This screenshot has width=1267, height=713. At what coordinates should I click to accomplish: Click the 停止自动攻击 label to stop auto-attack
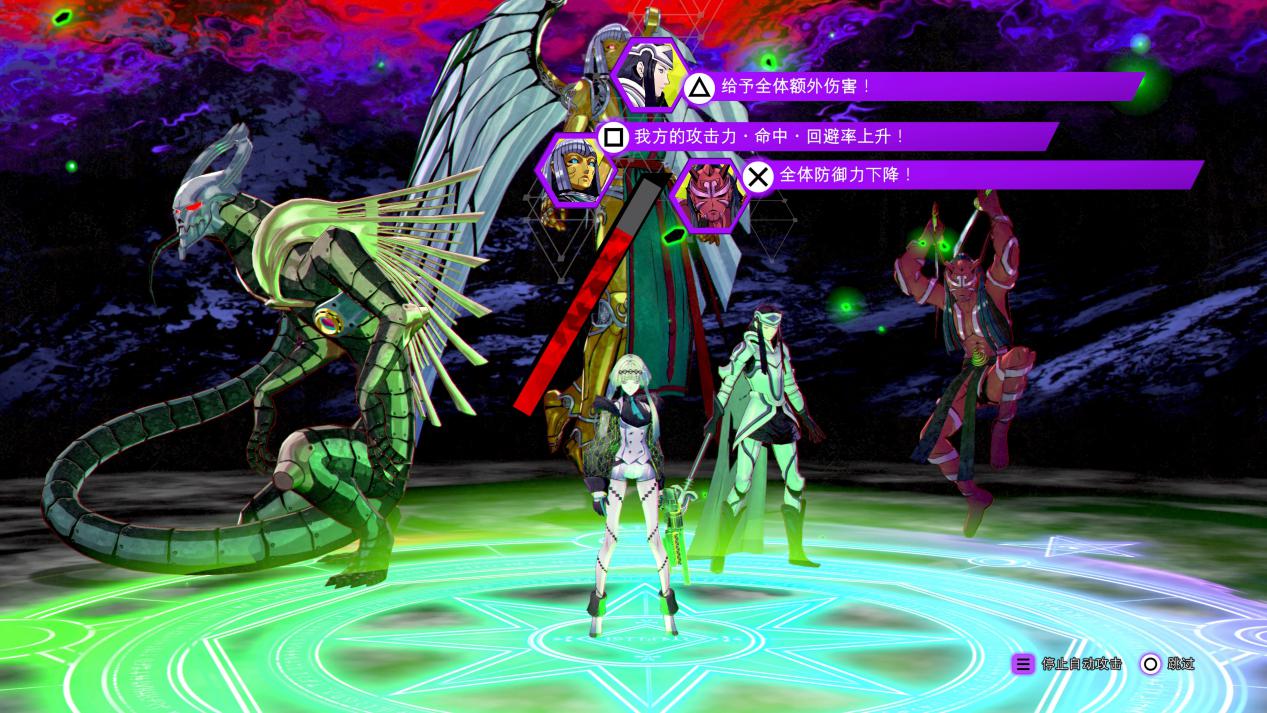click(1081, 664)
